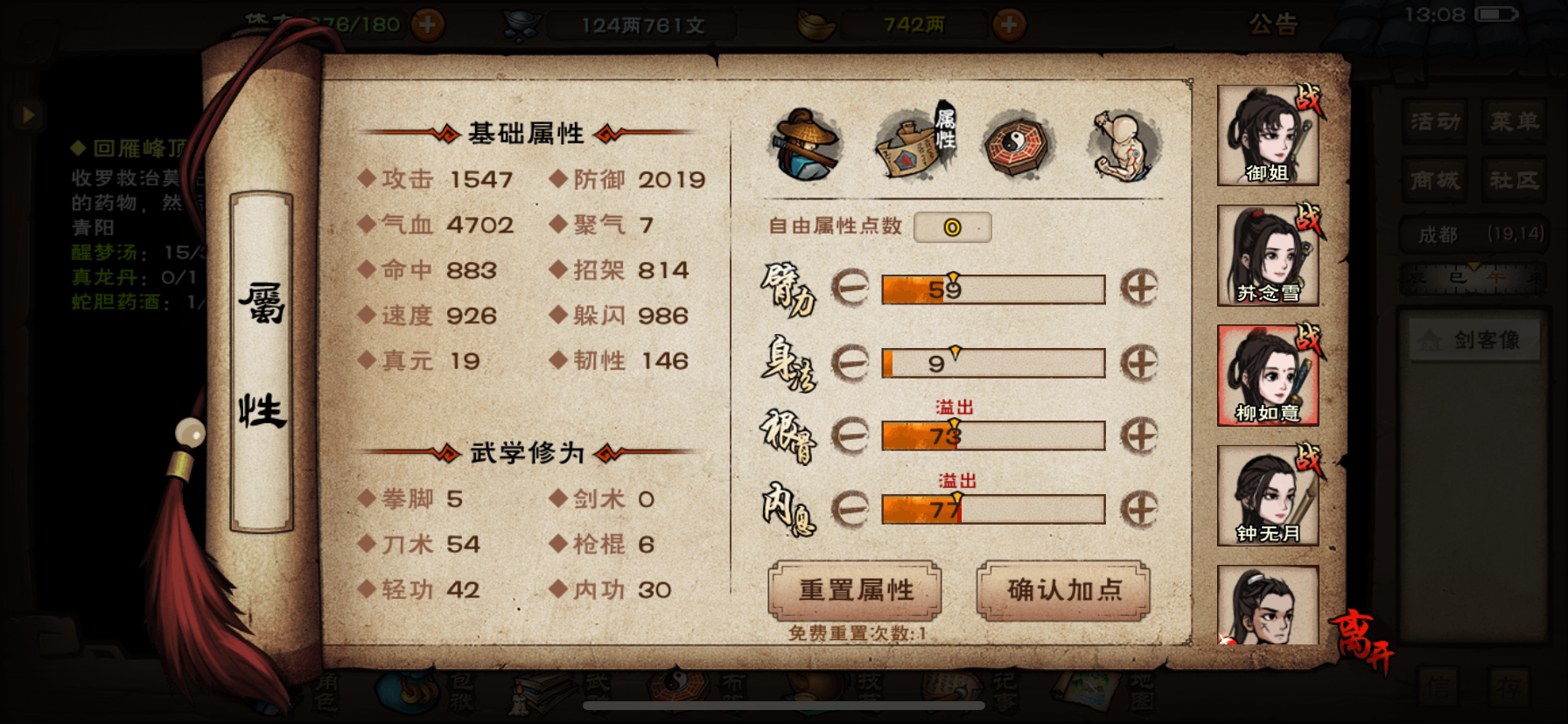Switch to the 活动 panel

1435,122
